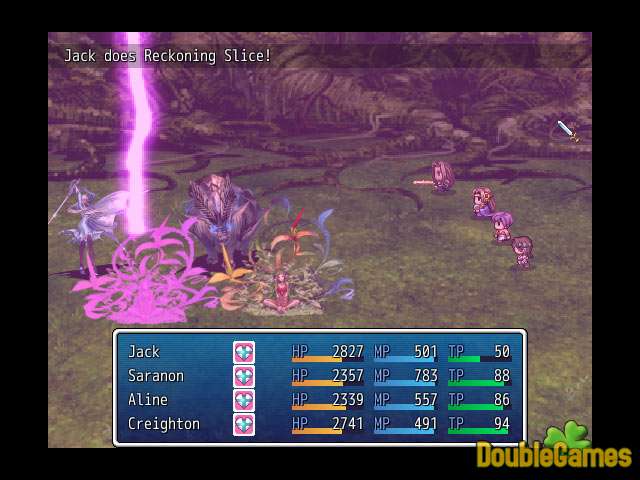Select Creighton's party status row
This screenshot has width=640, height=480.
coord(163,424)
